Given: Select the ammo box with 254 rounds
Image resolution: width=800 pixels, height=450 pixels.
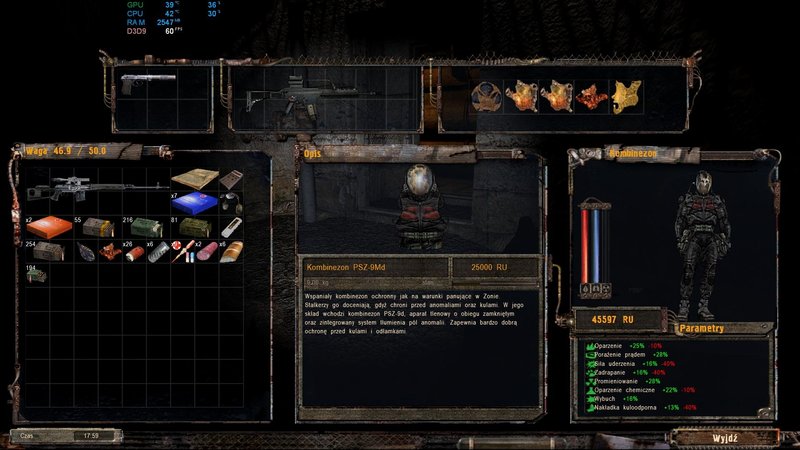Looking at the screenshot, I should point(46,252).
